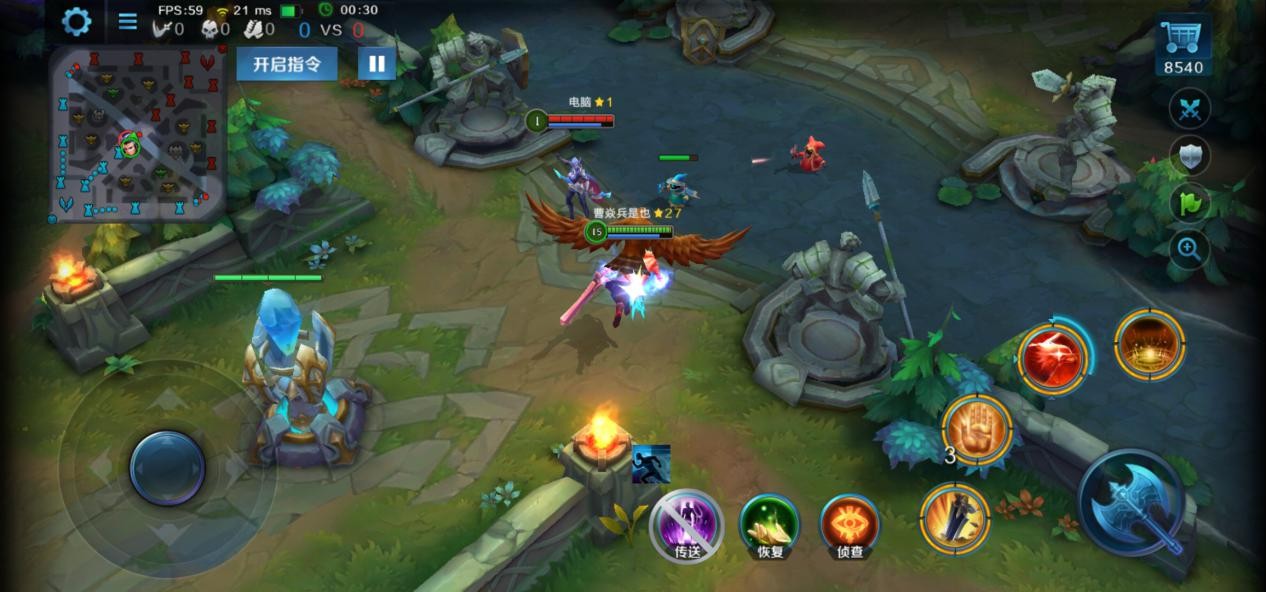Activate the golden glowing ultimate skill
This screenshot has height=592, width=1266.
pos(1149,345)
